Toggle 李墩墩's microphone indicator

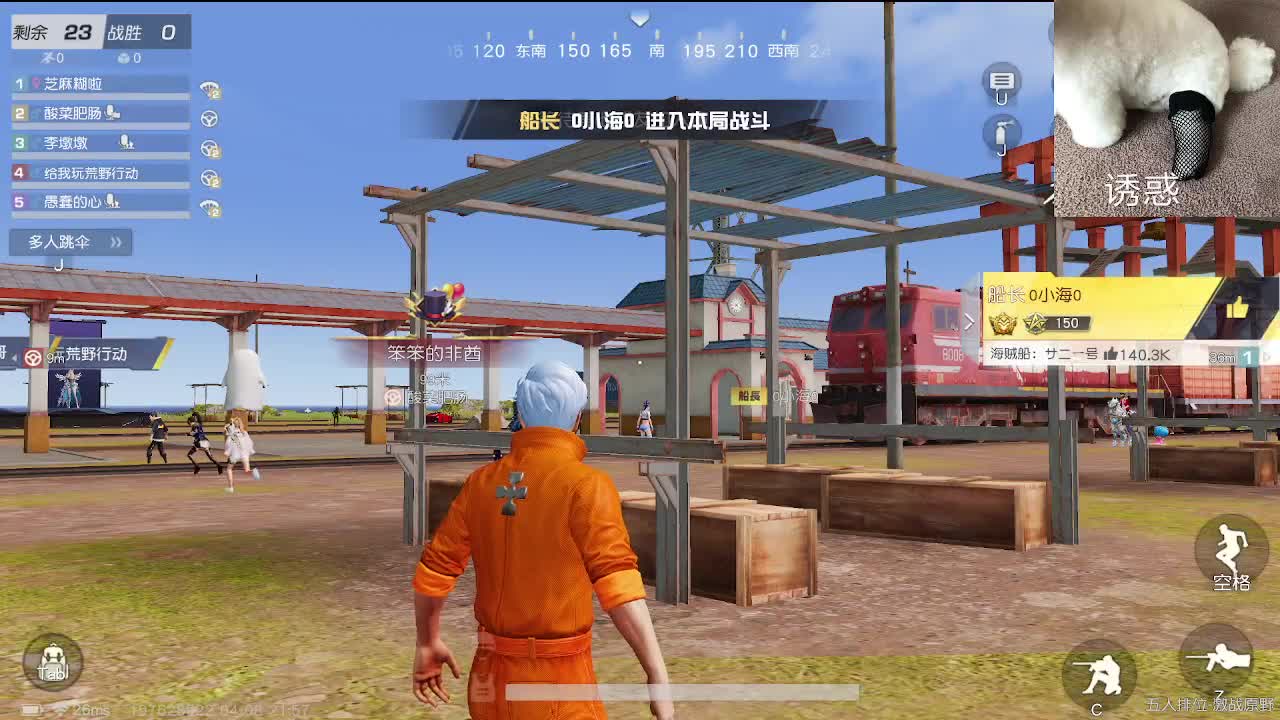124,142
